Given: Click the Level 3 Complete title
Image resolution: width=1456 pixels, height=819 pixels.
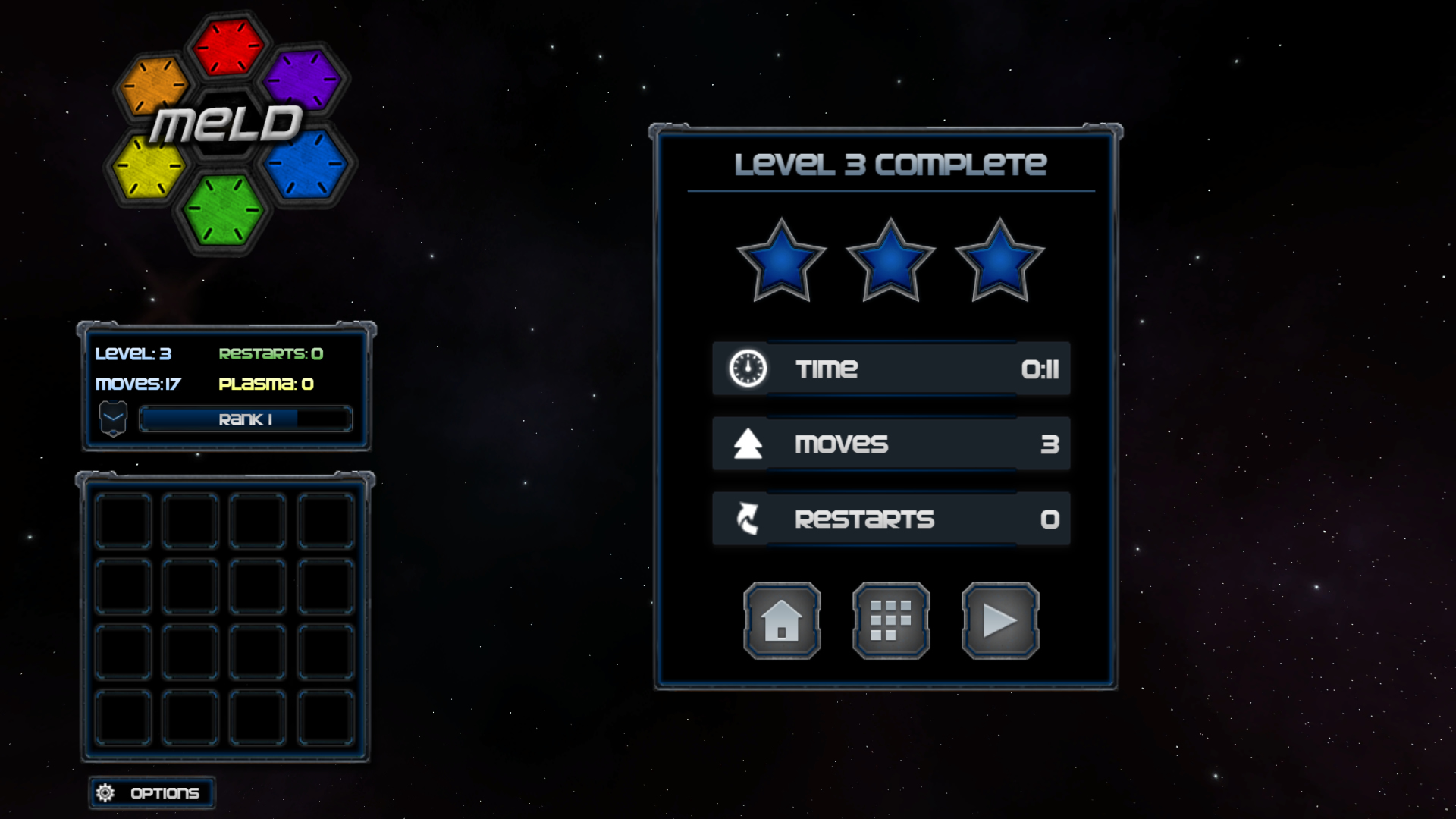Looking at the screenshot, I should coord(891,162).
